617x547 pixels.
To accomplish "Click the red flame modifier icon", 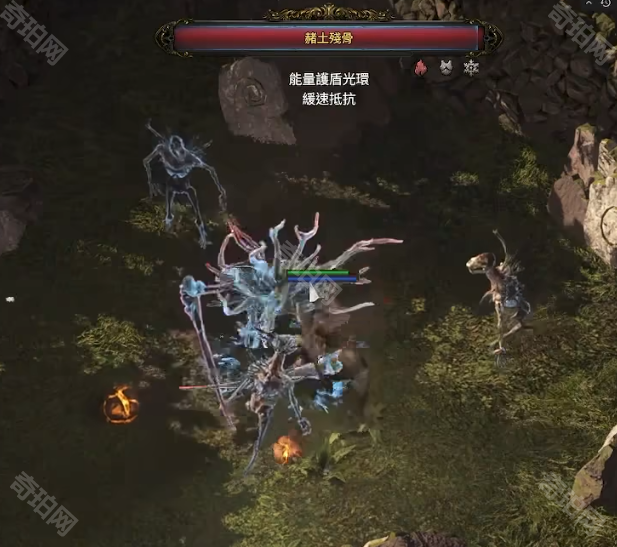I will point(421,68).
